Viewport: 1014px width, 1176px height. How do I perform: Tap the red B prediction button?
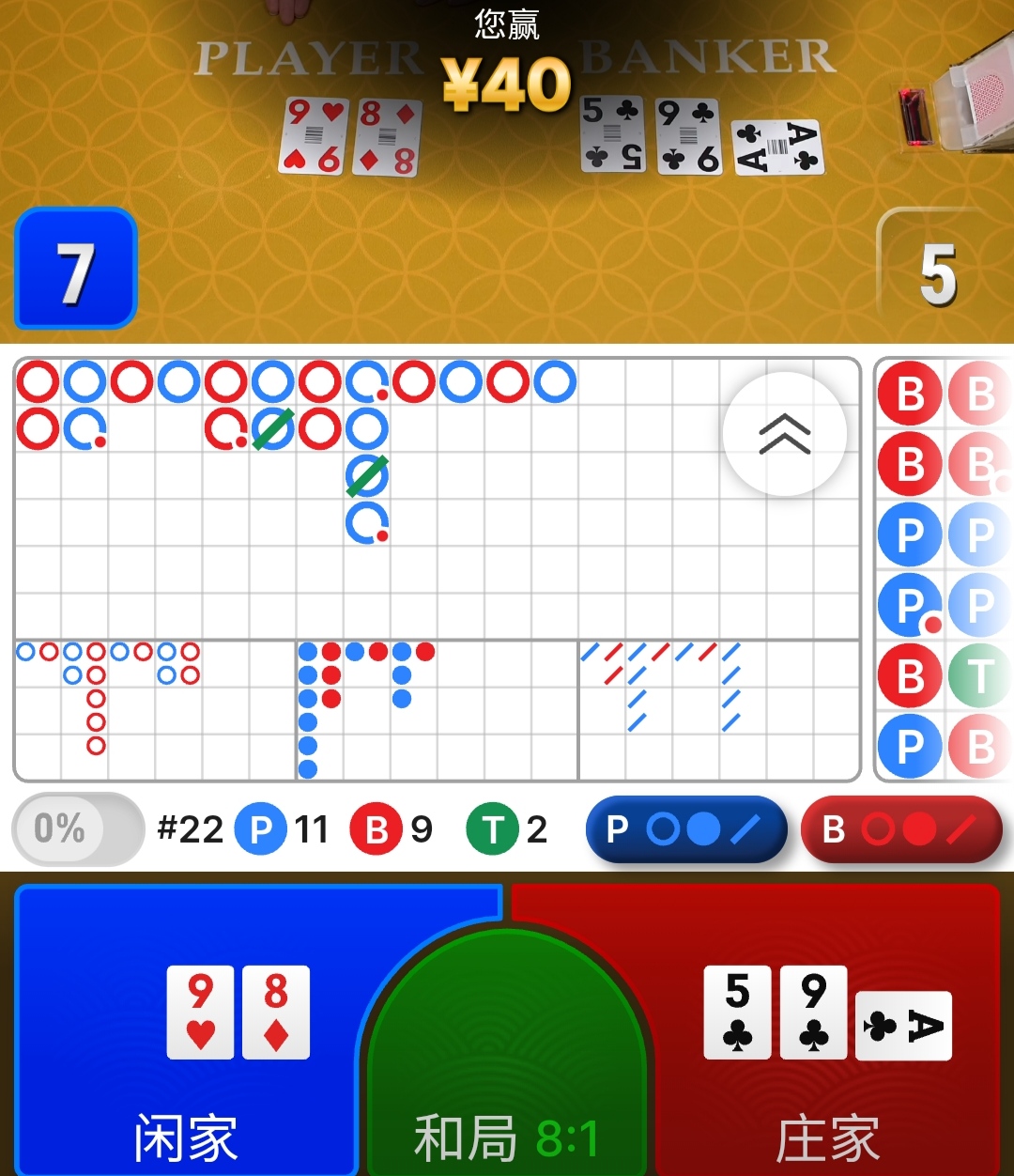click(901, 829)
